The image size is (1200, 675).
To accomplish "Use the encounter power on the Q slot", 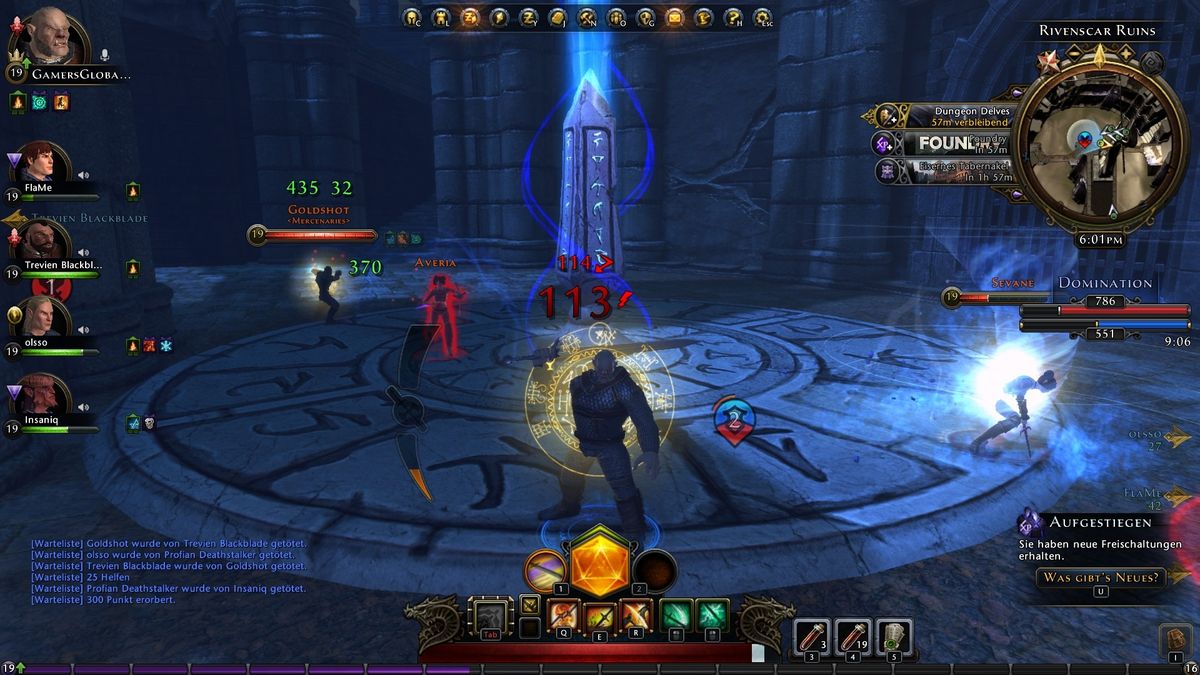I will 565,614.
